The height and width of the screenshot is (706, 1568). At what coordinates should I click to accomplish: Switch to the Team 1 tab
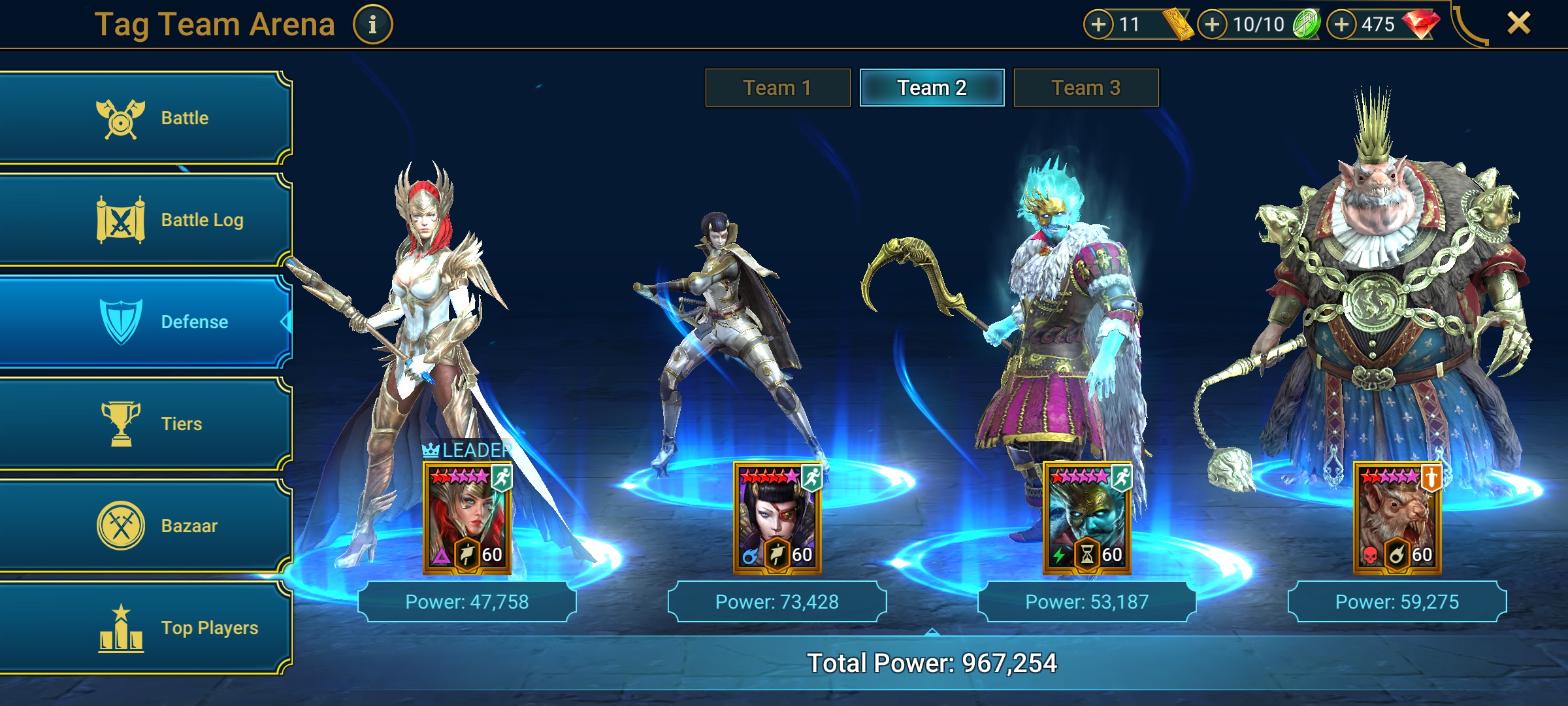point(777,88)
